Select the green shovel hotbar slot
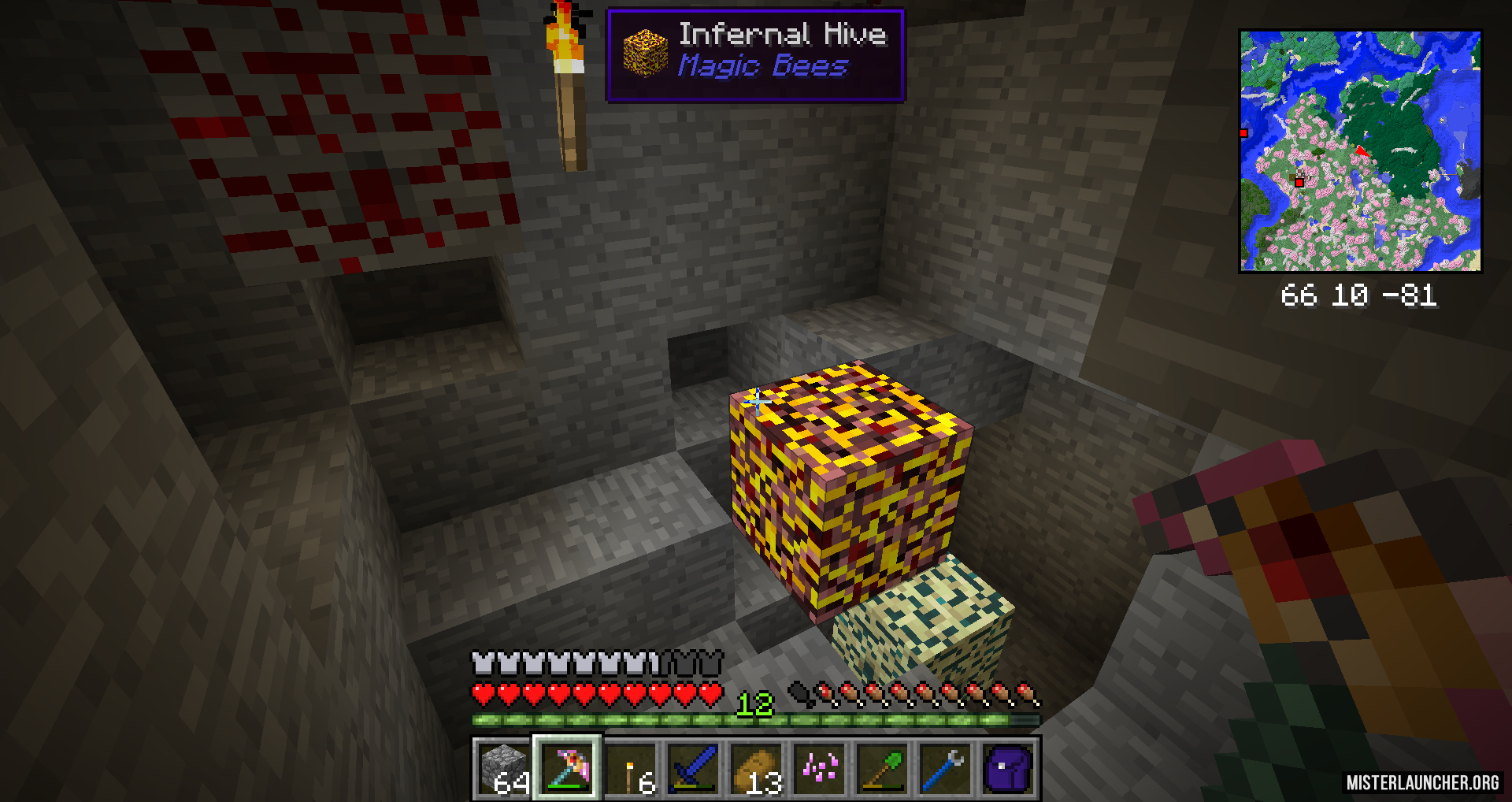The image size is (1512, 802). 882,768
